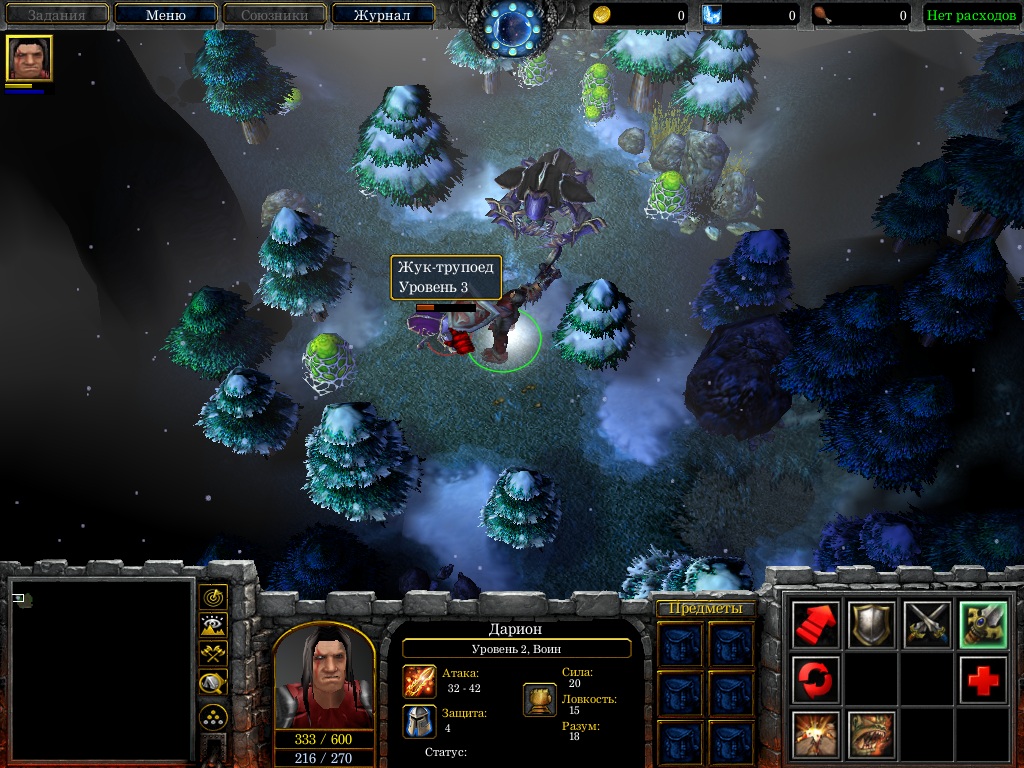Toggle ally color mode (crossed axes icon)
This screenshot has width=1024, height=768.
[213, 655]
